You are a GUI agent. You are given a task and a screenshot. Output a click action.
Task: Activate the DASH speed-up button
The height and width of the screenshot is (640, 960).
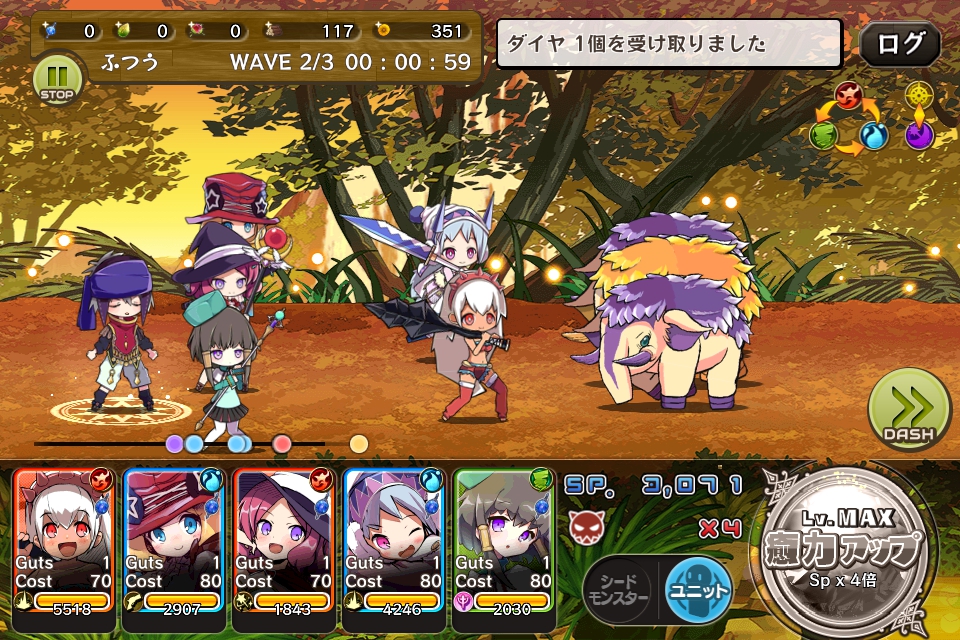coord(908,410)
